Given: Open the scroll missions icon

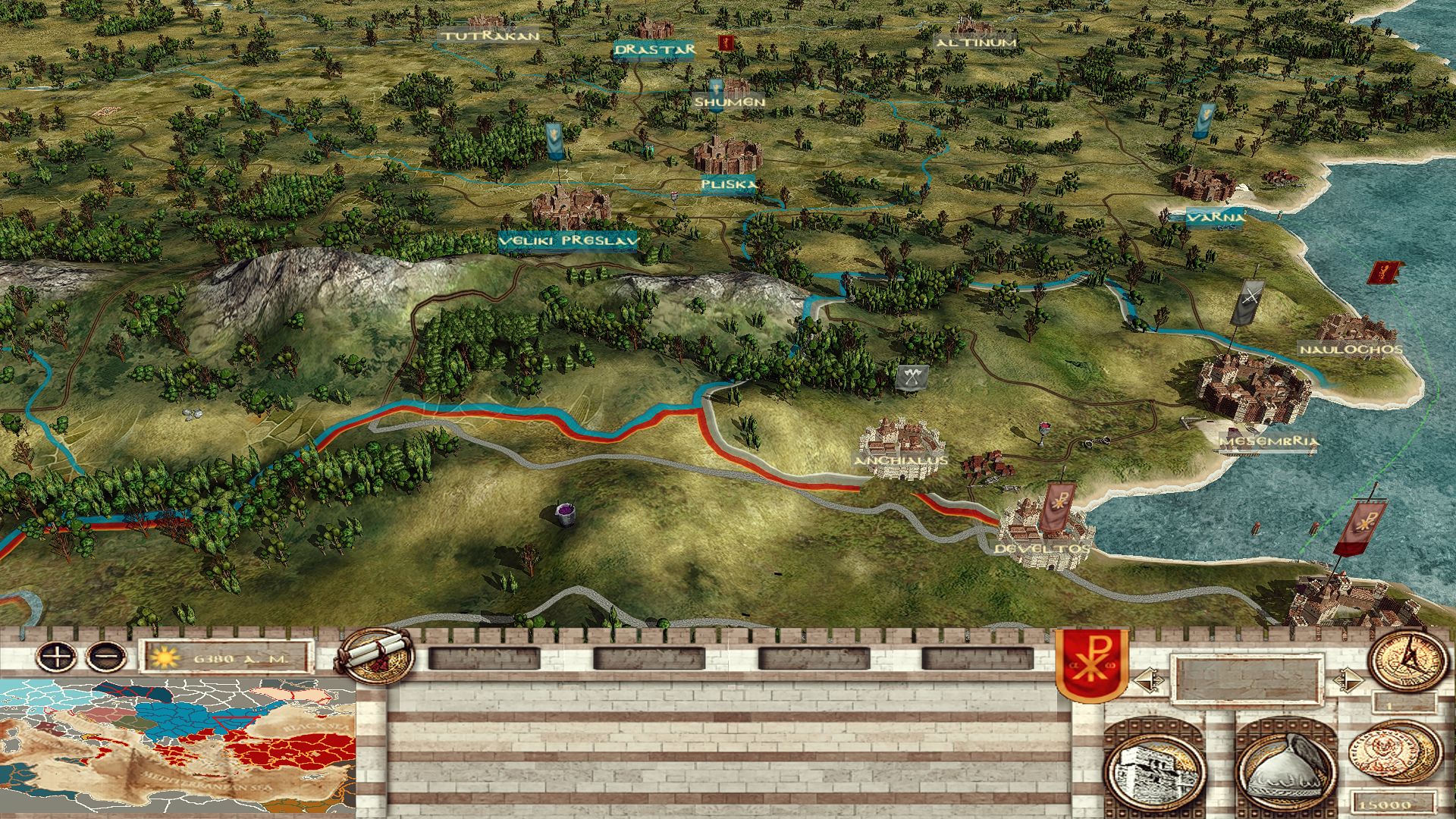Looking at the screenshot, I should pos(376,657).
